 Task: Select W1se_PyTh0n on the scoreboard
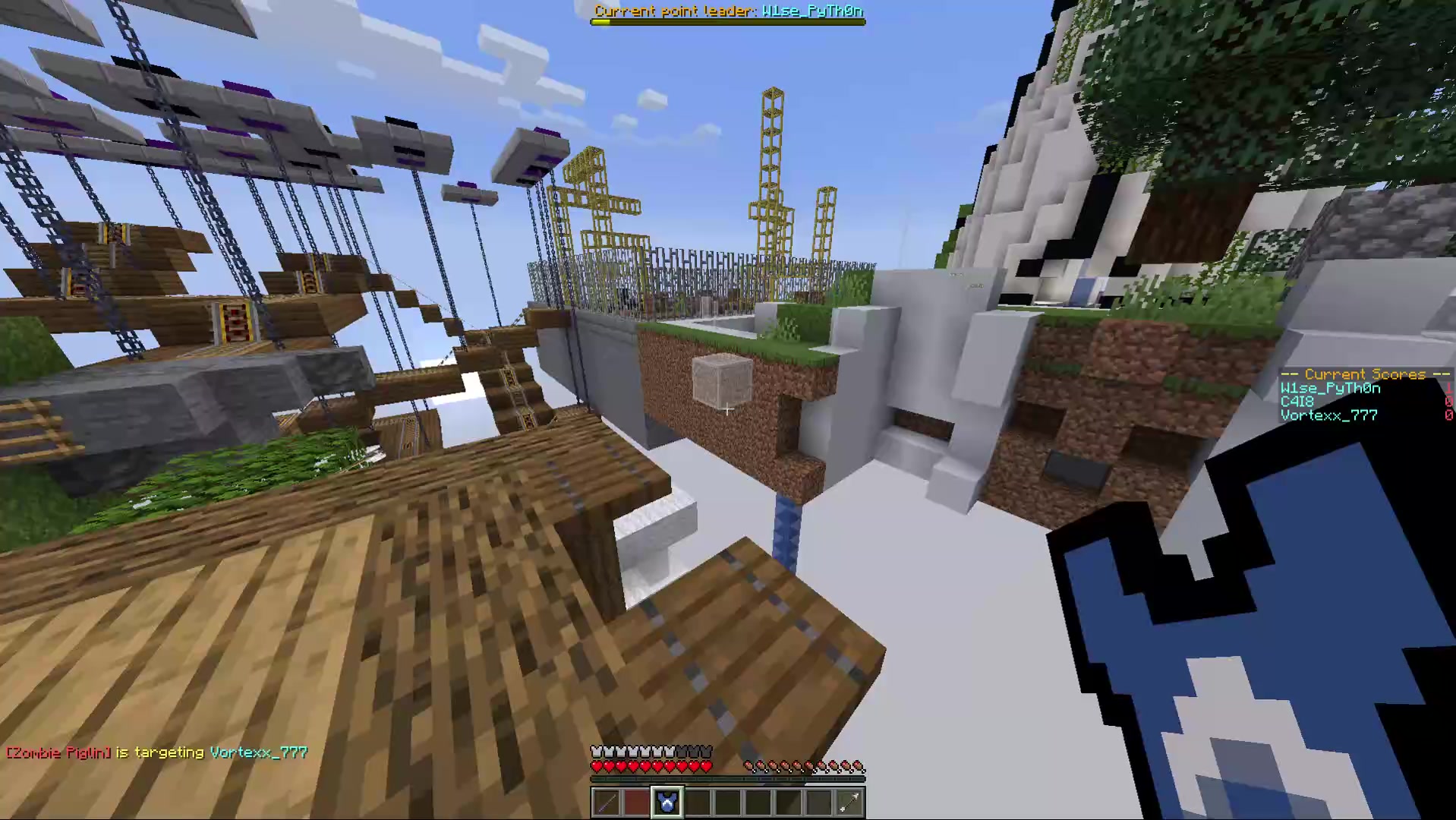[1330, 387]
